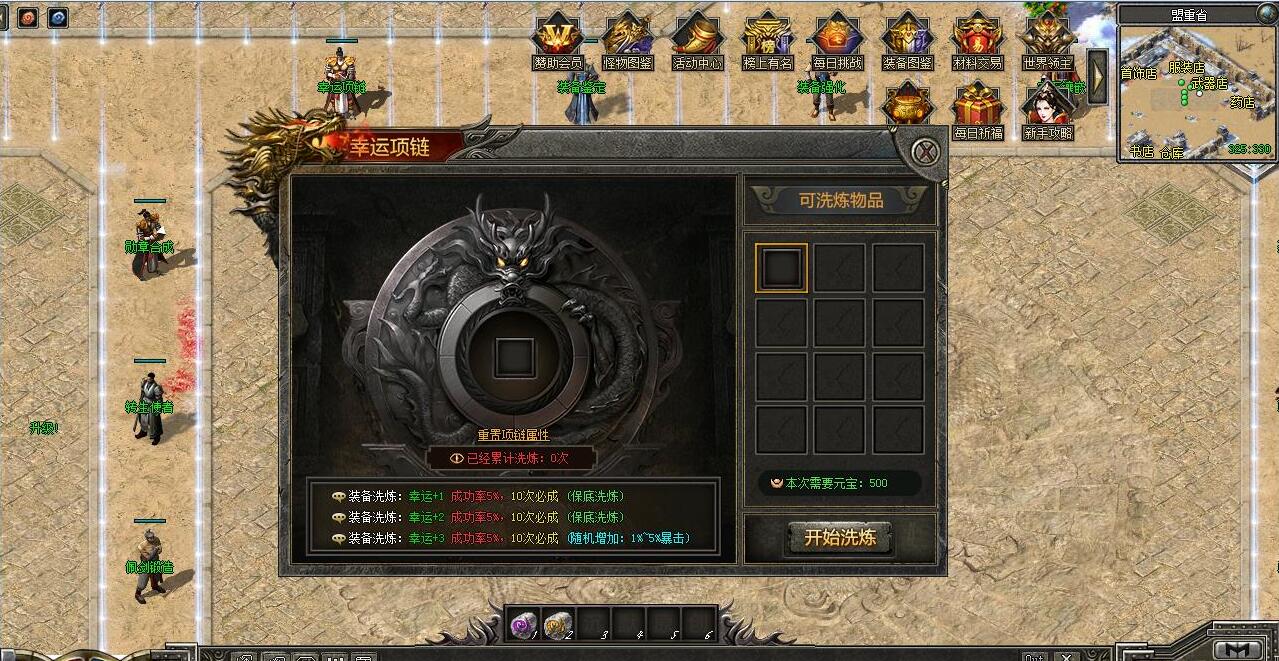Close the 幸运项链 dialog
Image resolution: width=1279 pixels, height=661 pixels.
(927, 152)
